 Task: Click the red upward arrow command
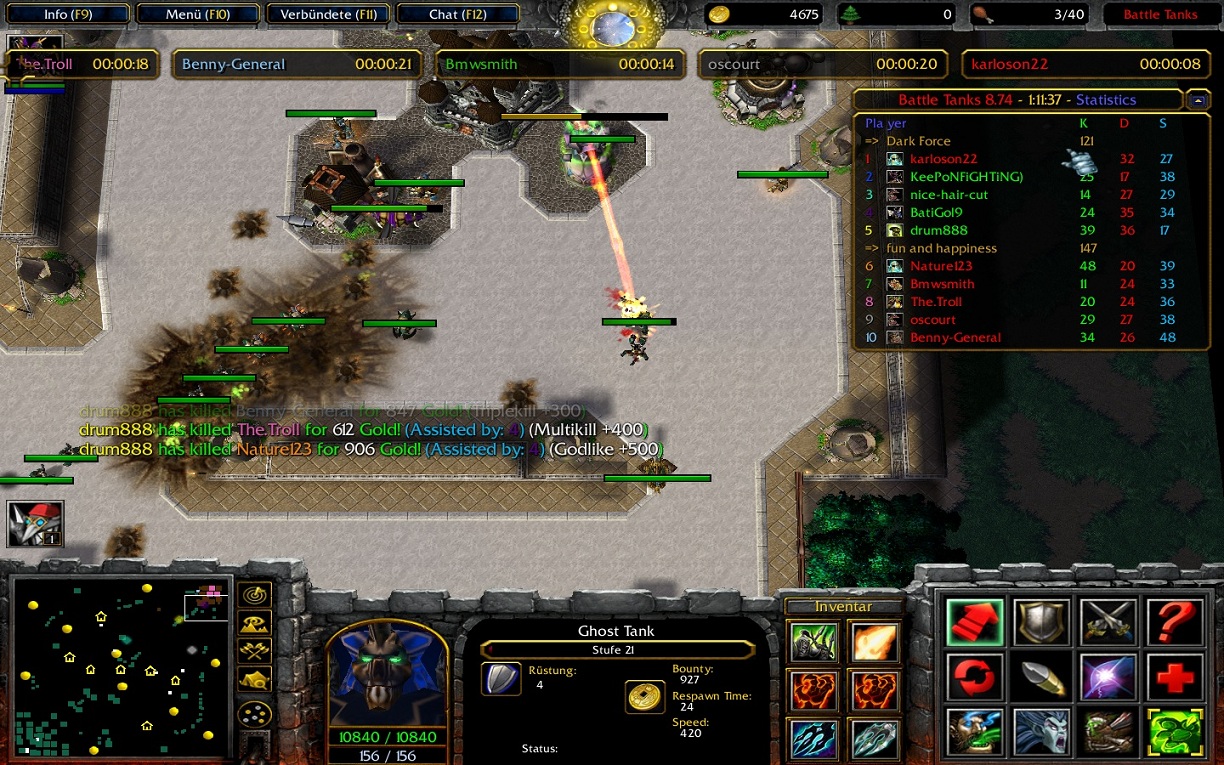[x=974, y=622]
